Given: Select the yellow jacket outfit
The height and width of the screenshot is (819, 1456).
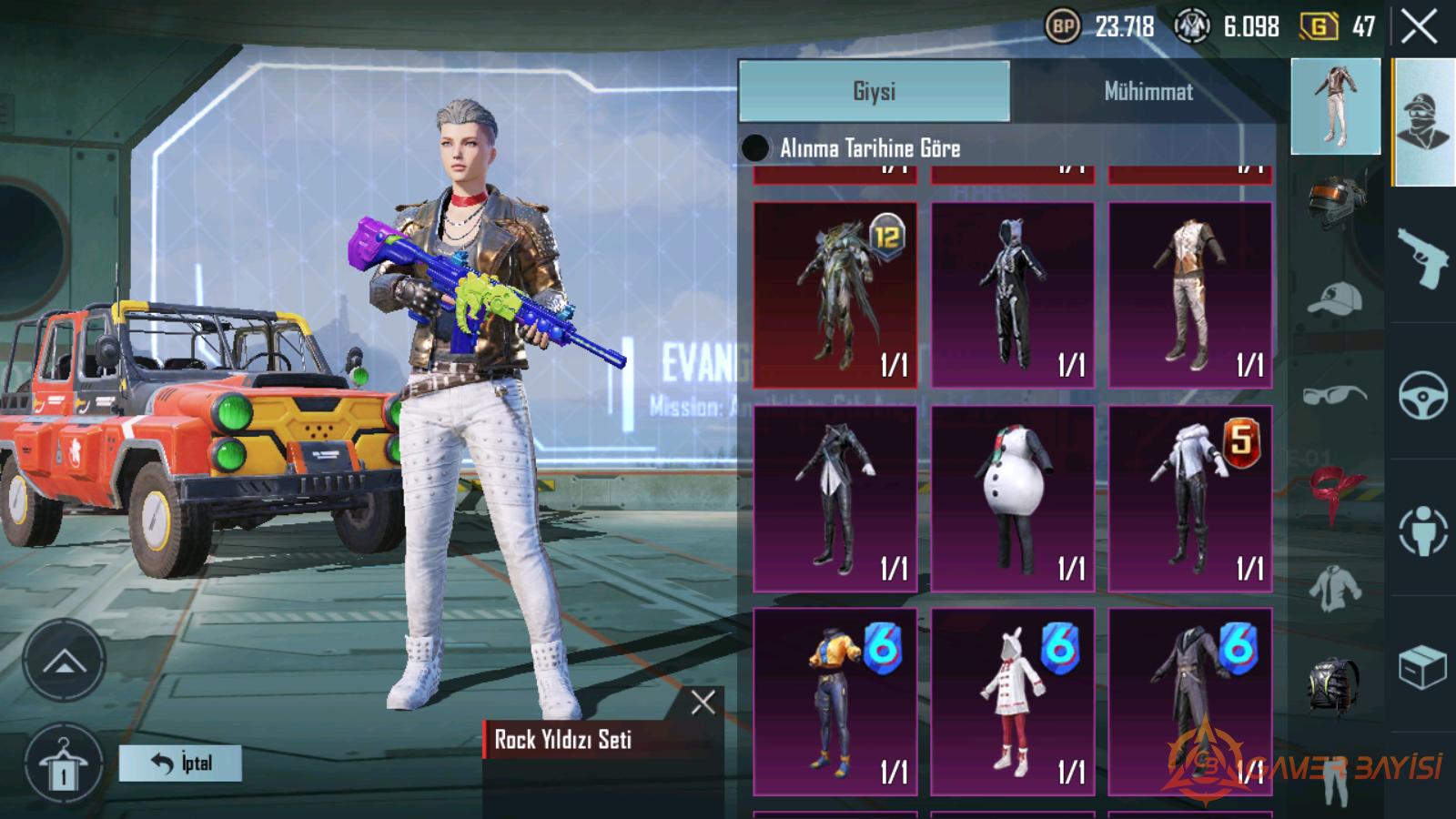Looking at the screenshot, I should point(834,702).
